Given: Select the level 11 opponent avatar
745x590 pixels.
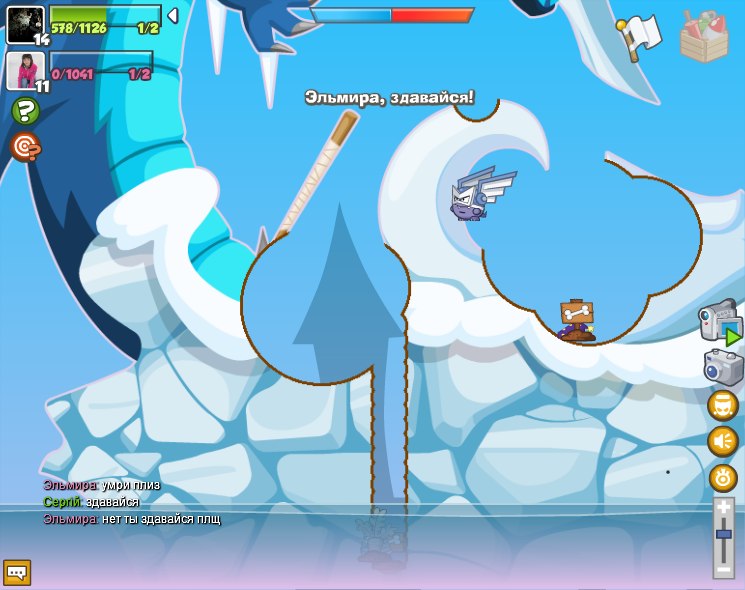Looking at the screenshot, I should [x=25, y=69].
